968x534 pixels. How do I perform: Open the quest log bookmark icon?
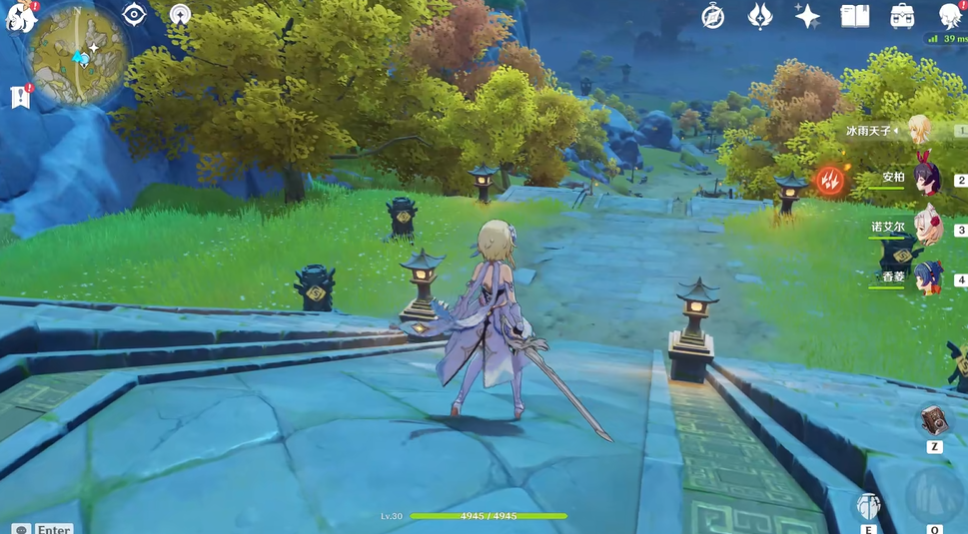pyautogui.click(x=20, y=96)
